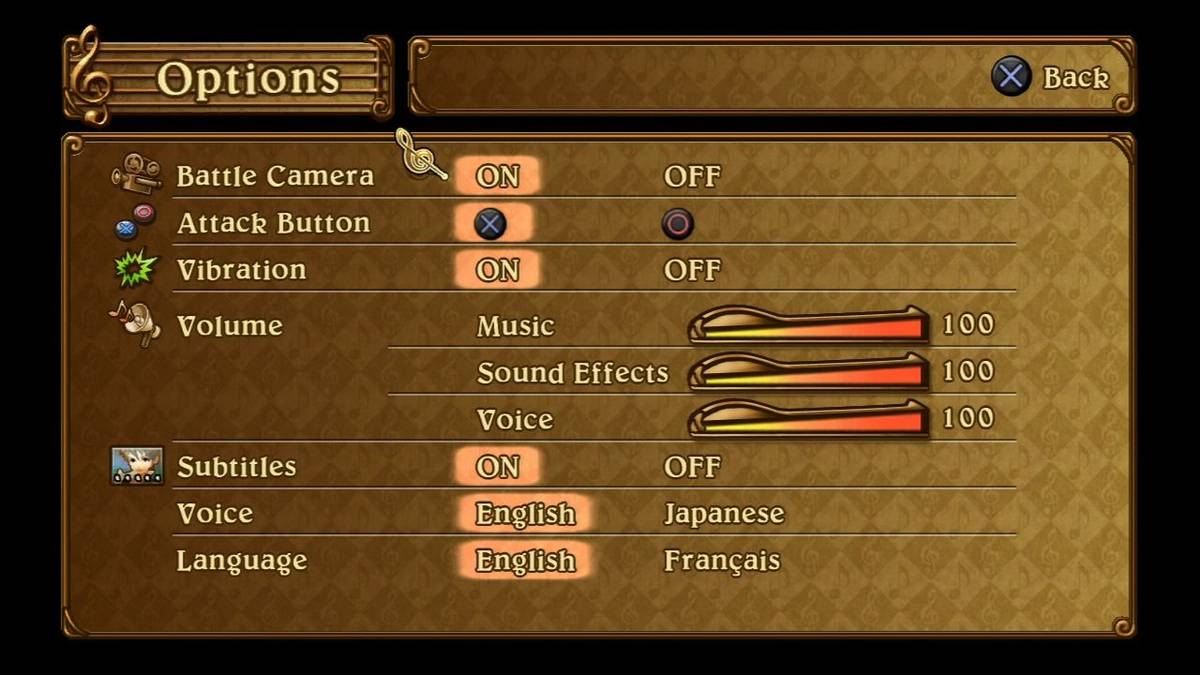Change Language to Français

pyautogui.click(x=721, y=561)
